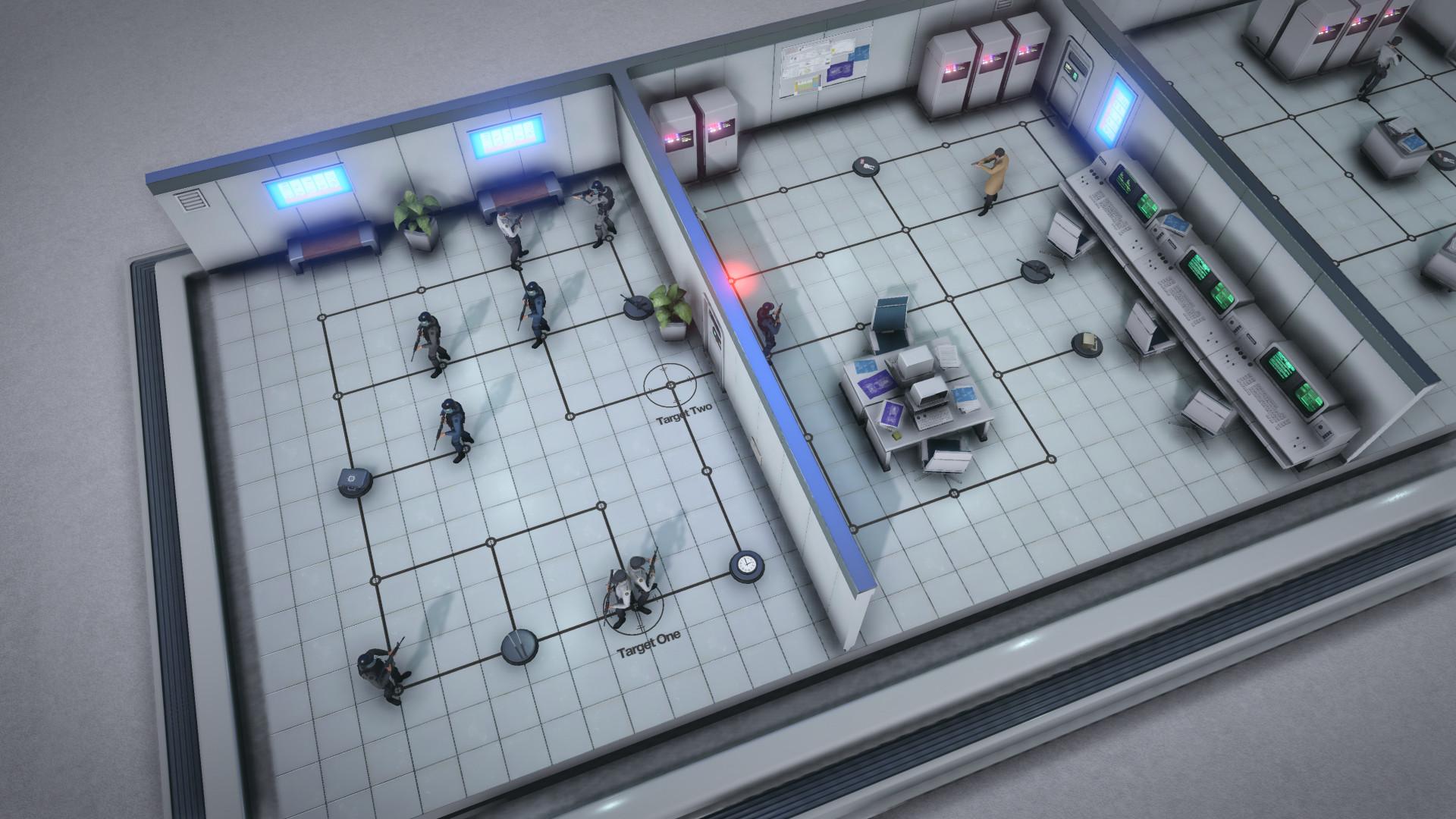Activate the keypad panel beside the door
Image resolution: width=1456 pixels, height=819 pixels.
click(x=1072, y=71)
